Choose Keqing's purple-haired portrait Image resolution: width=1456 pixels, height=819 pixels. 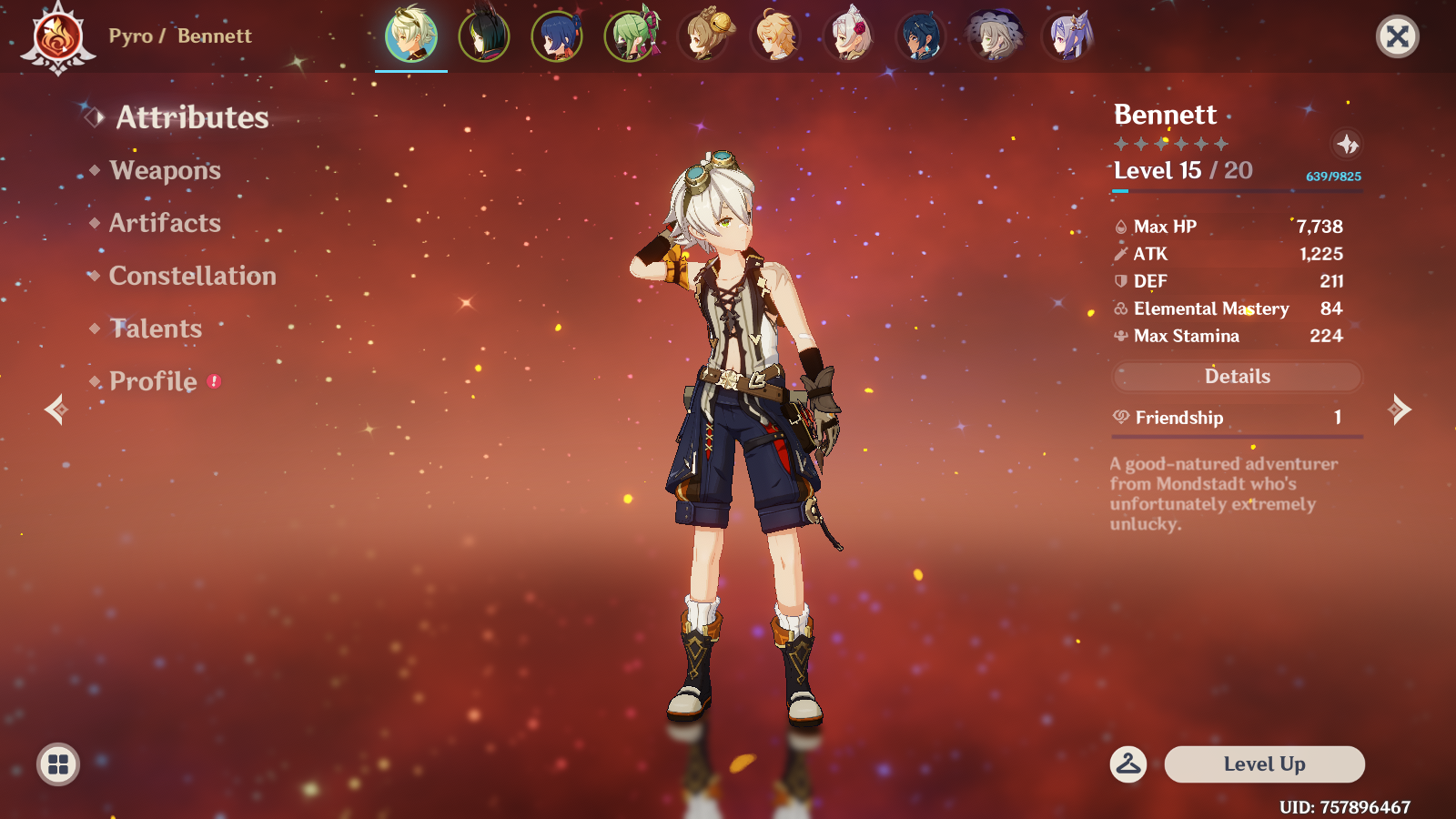coord(1067,36)
